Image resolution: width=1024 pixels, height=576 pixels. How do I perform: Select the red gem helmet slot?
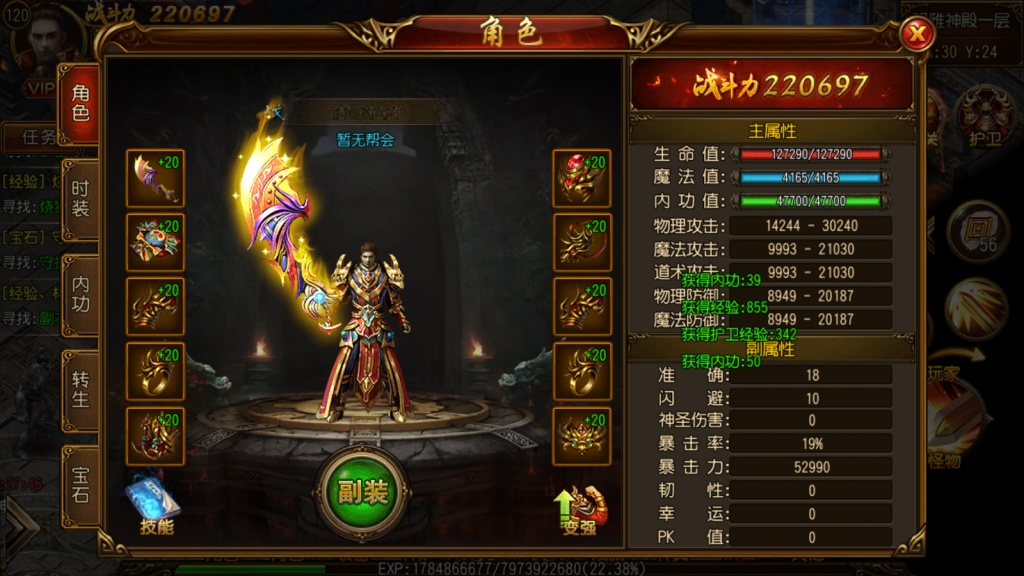(x=582, y=178)
